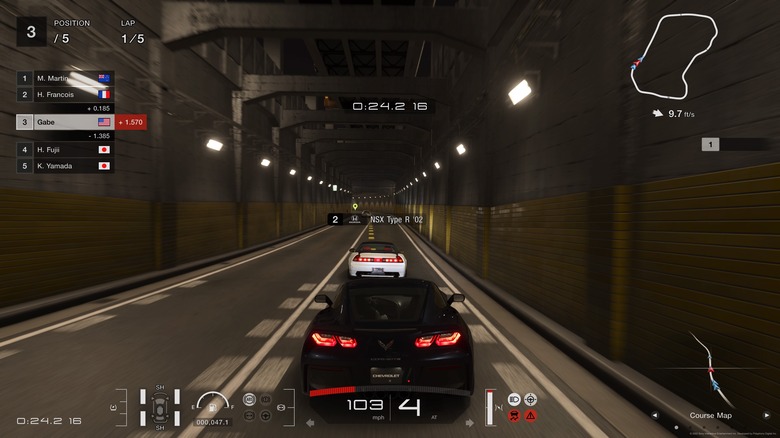
Task: Switch Course Map panel with left arrow
Action: [x=655, y=414]
